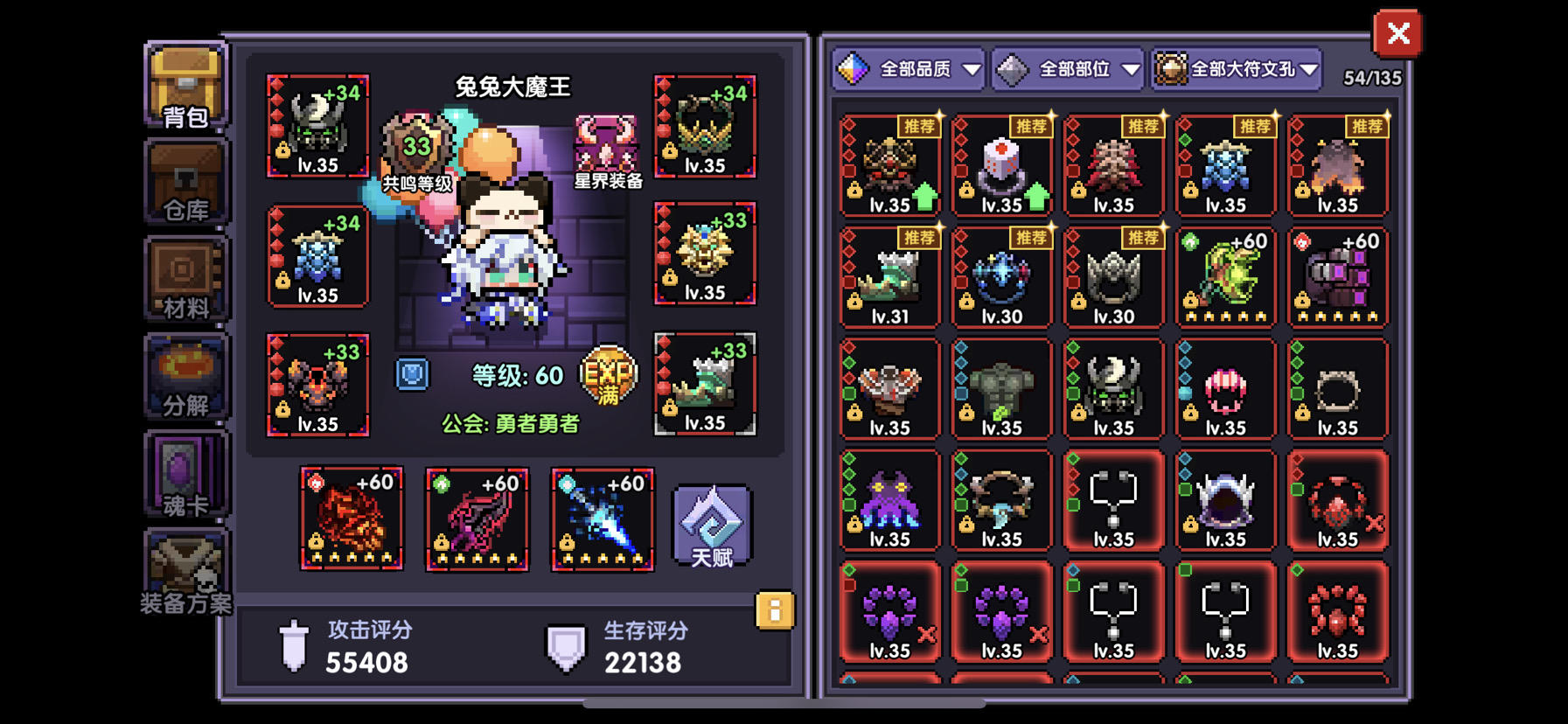Open the 天赋 talents screen
This screenshot has height=724, width=1568.
click(x=710, y=526)
